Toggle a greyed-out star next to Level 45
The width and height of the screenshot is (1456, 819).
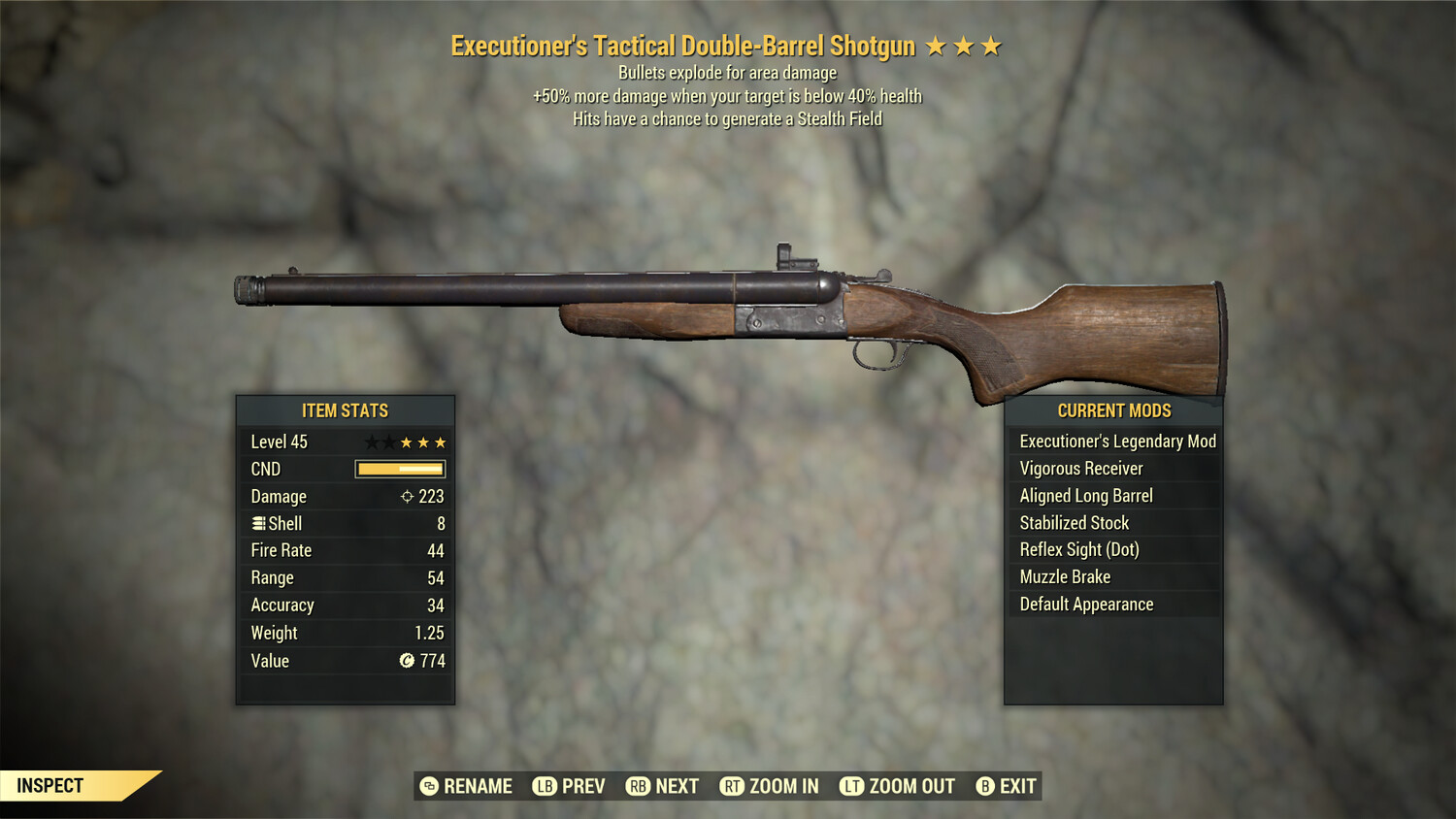pos(373,442)
